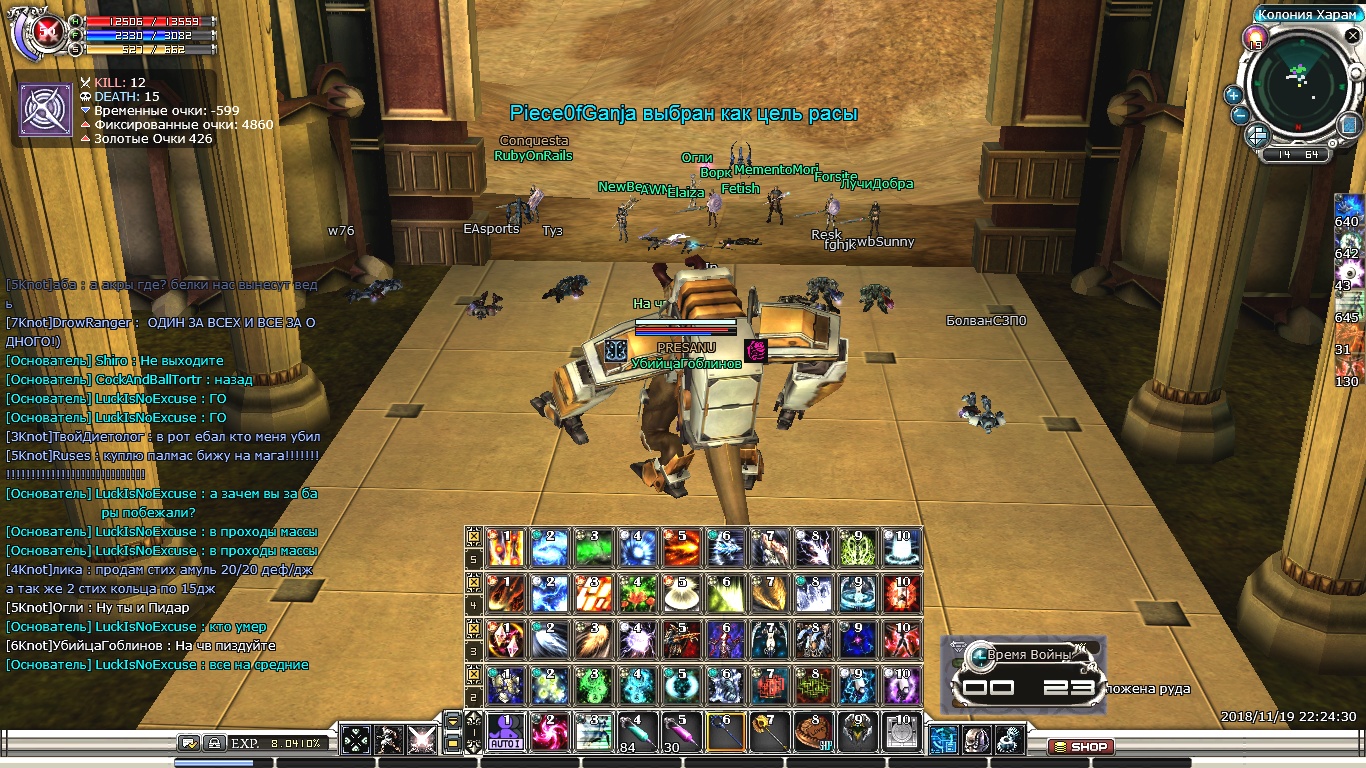Viewport: 1366px width, 768px height.
Task: Cast the red maze skill in row 2
Action: (x=769, y=686)
